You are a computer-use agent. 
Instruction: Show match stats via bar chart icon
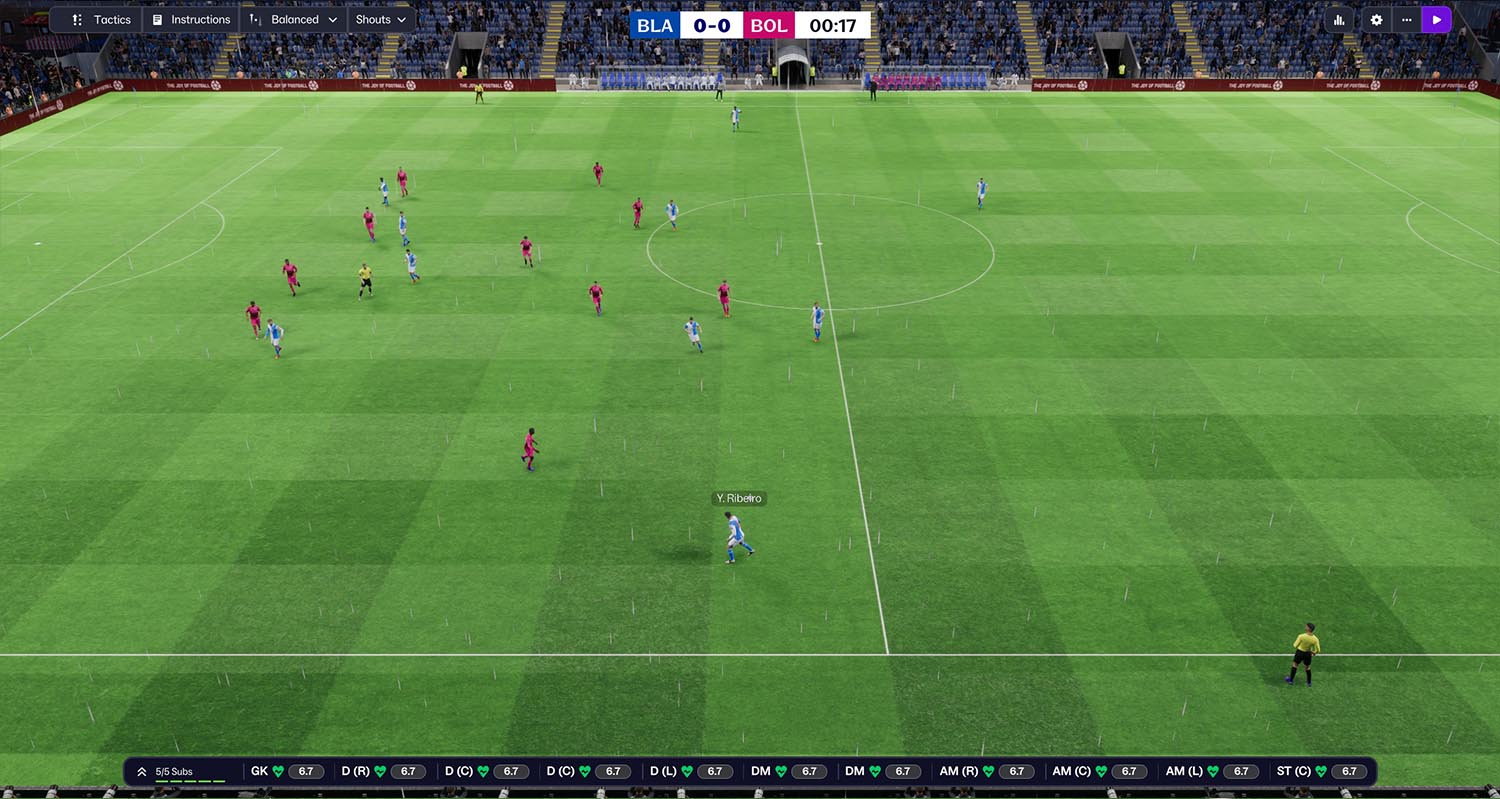(x=1339, y=20)
